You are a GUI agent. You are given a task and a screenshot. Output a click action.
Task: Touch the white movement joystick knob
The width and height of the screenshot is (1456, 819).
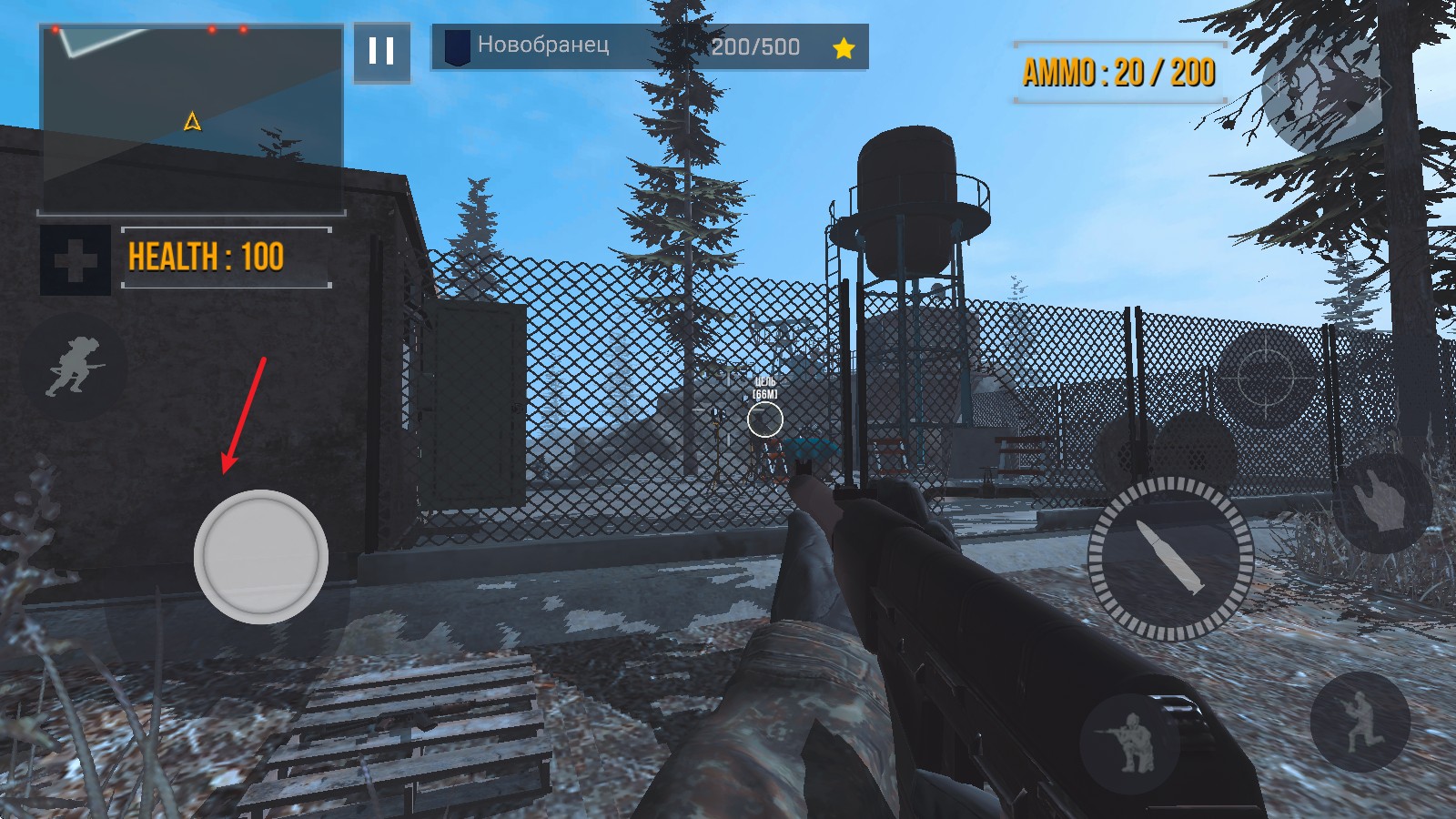[x=261, y=556]
